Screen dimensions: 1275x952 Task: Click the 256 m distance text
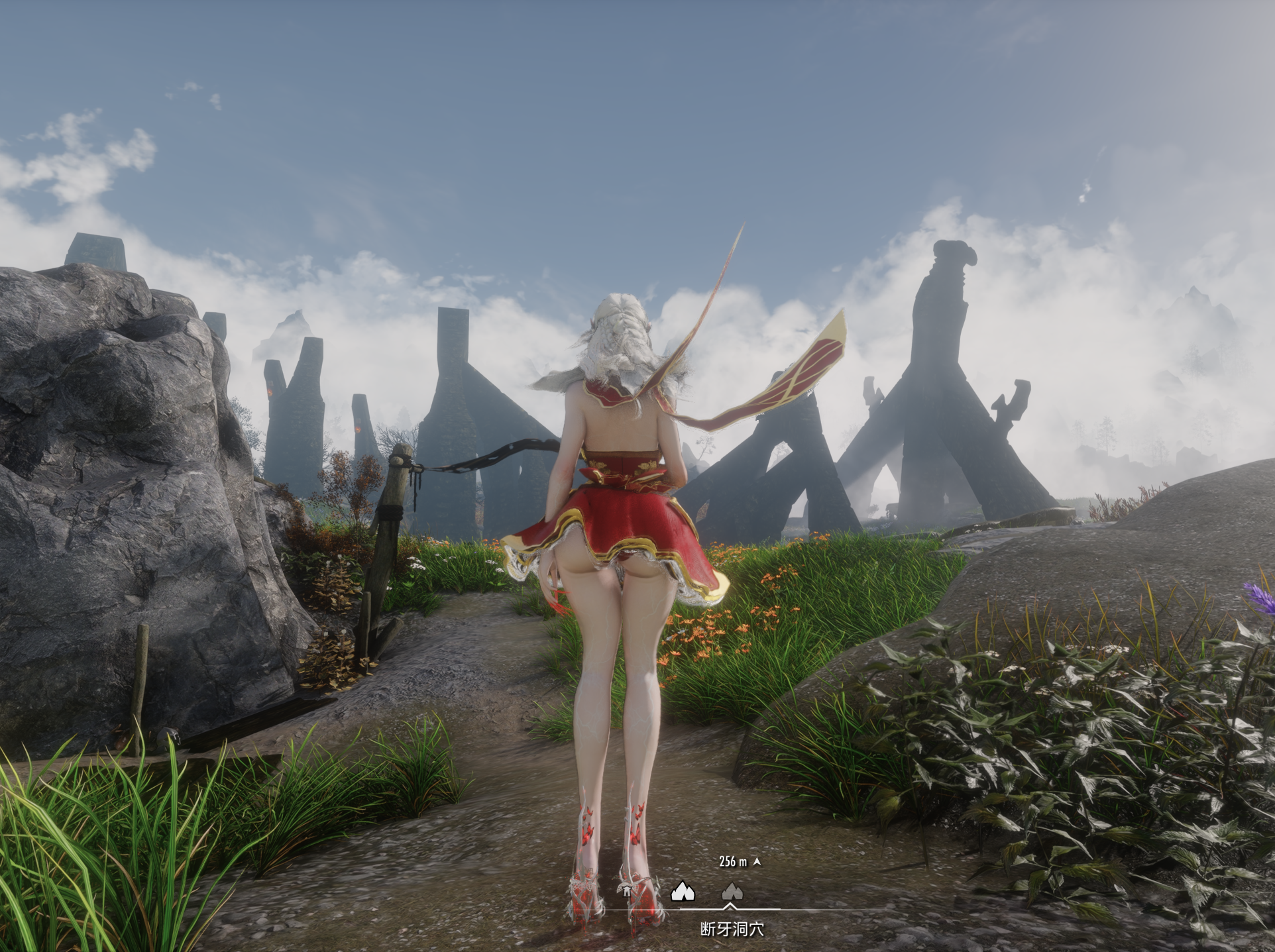click(732, 861)
